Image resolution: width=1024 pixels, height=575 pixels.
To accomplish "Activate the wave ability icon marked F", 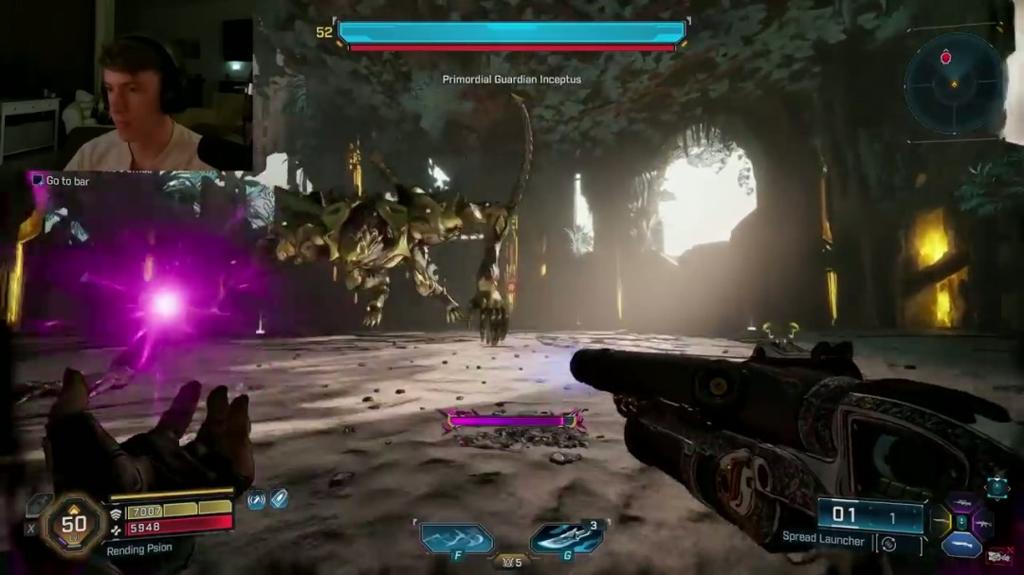I will click(456, 538).
